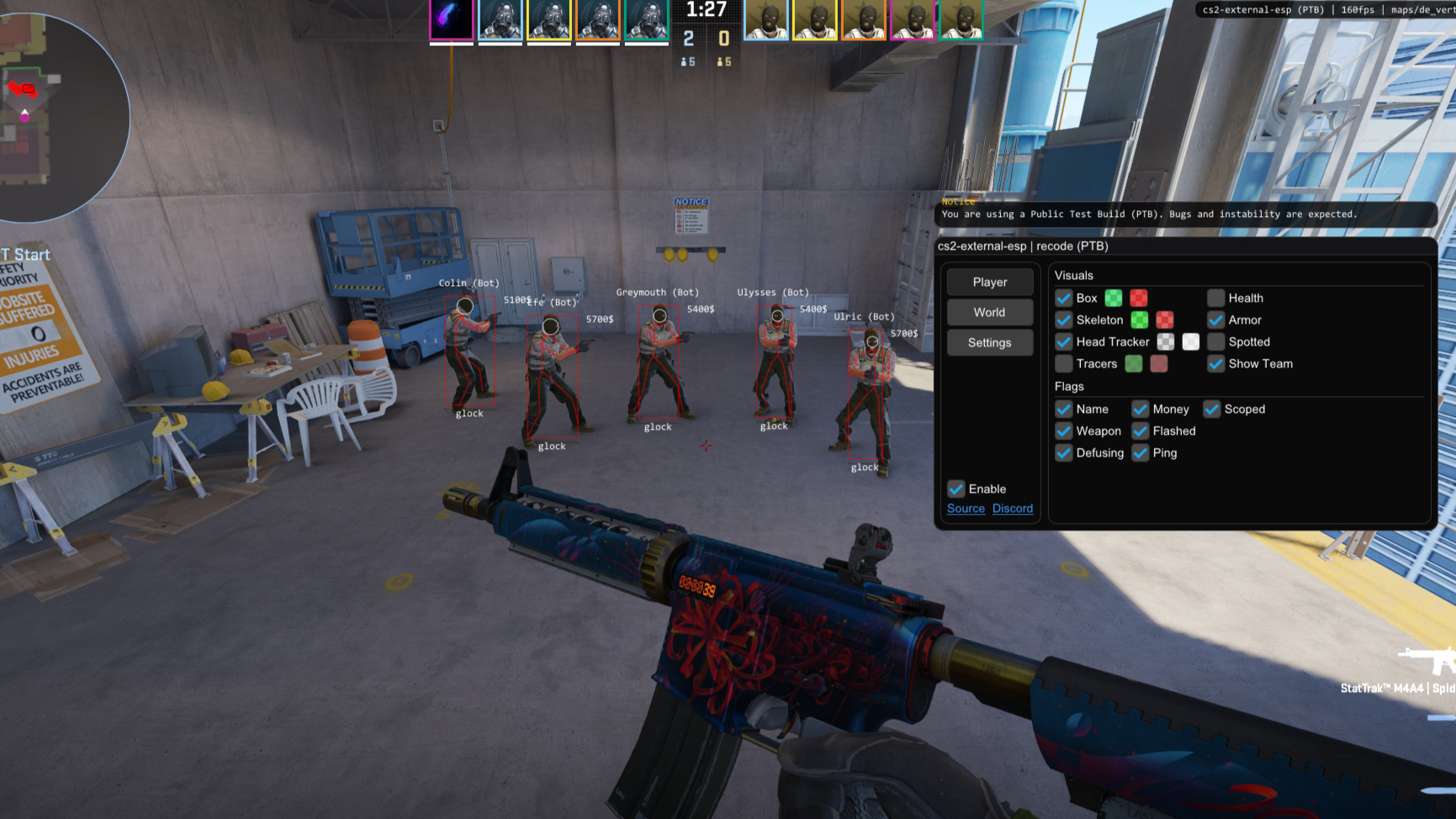Click the pink-bordered terrorist avatar icon
This screenshot has width=1456, height=819.
(913, 18)
